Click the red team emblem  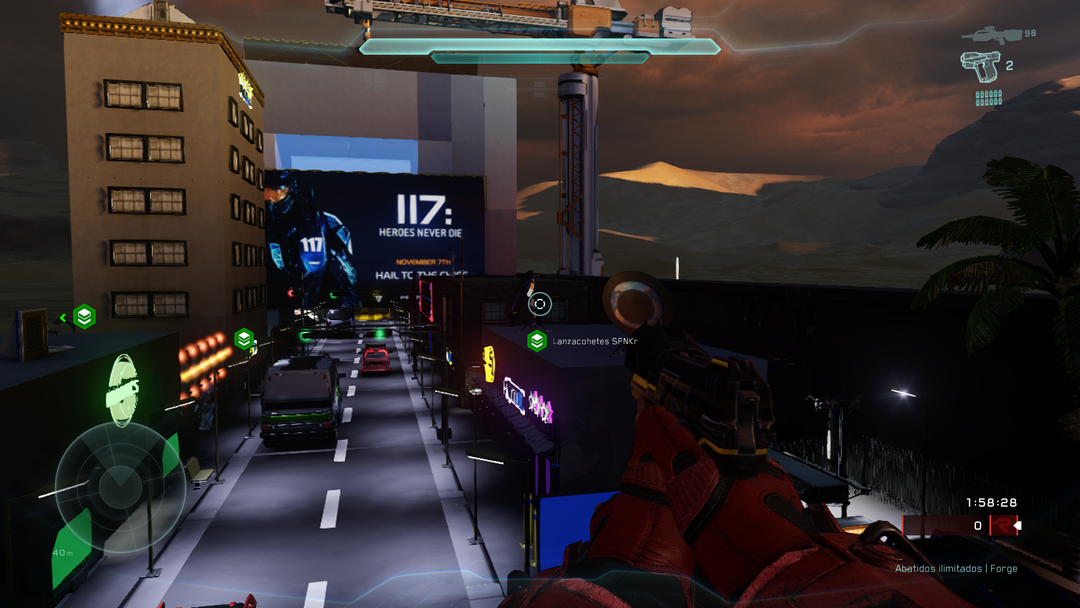tap(1002, 525)
